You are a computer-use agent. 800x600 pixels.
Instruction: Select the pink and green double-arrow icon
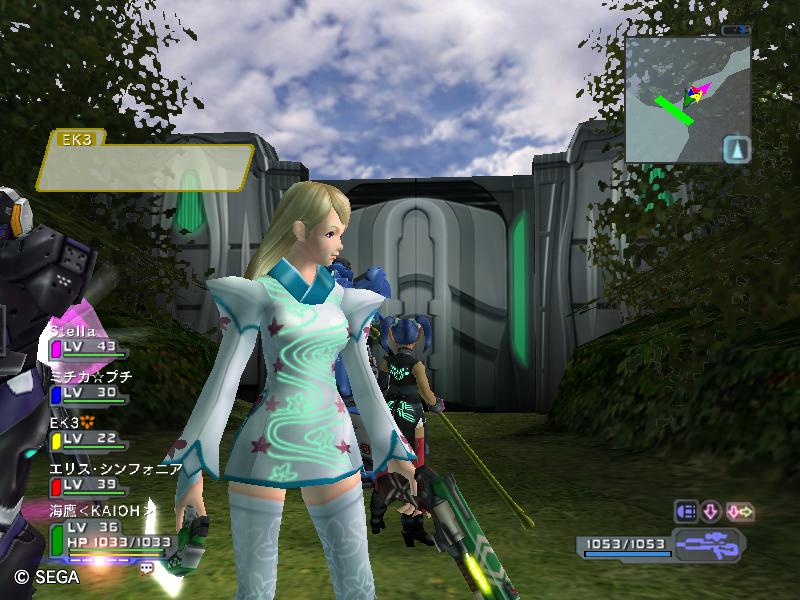(740, 512)
